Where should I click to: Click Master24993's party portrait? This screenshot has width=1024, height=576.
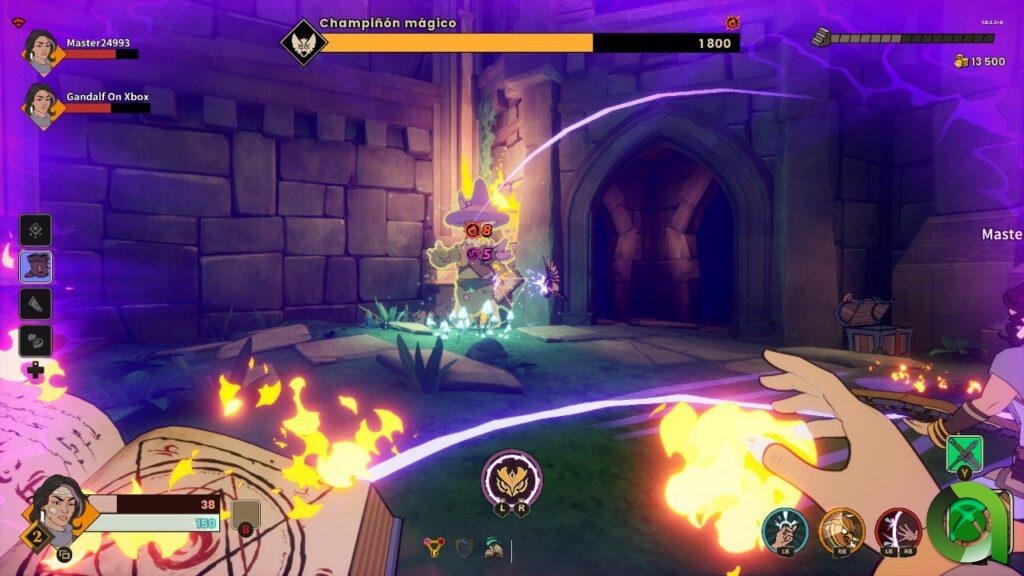click(41, 51)
